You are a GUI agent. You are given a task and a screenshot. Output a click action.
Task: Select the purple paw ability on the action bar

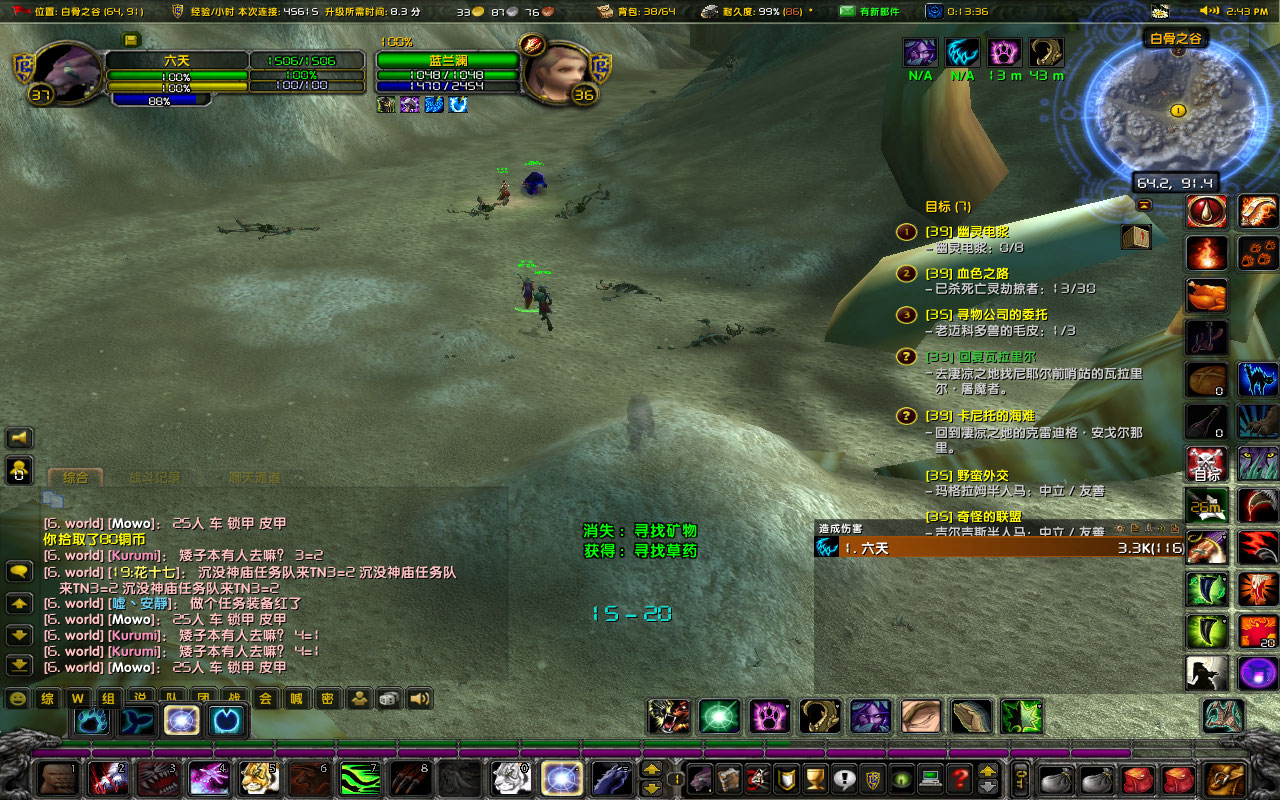click(x=769, y=716)
